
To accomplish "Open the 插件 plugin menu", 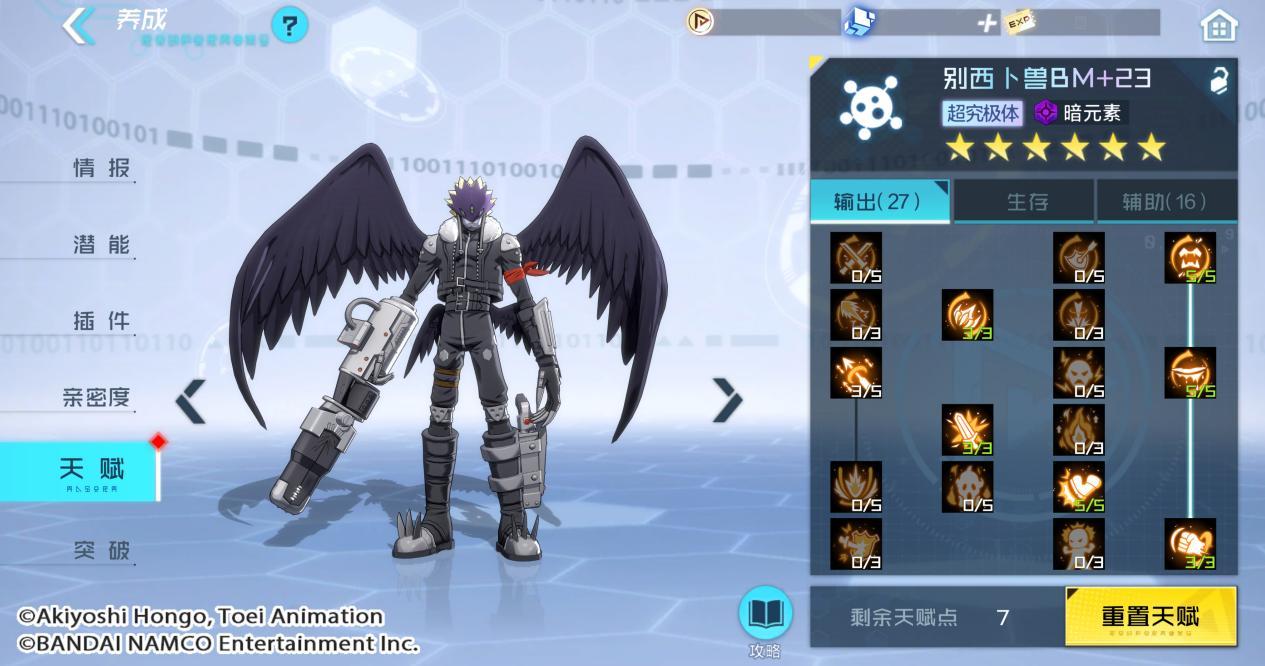I will point(101,321).
